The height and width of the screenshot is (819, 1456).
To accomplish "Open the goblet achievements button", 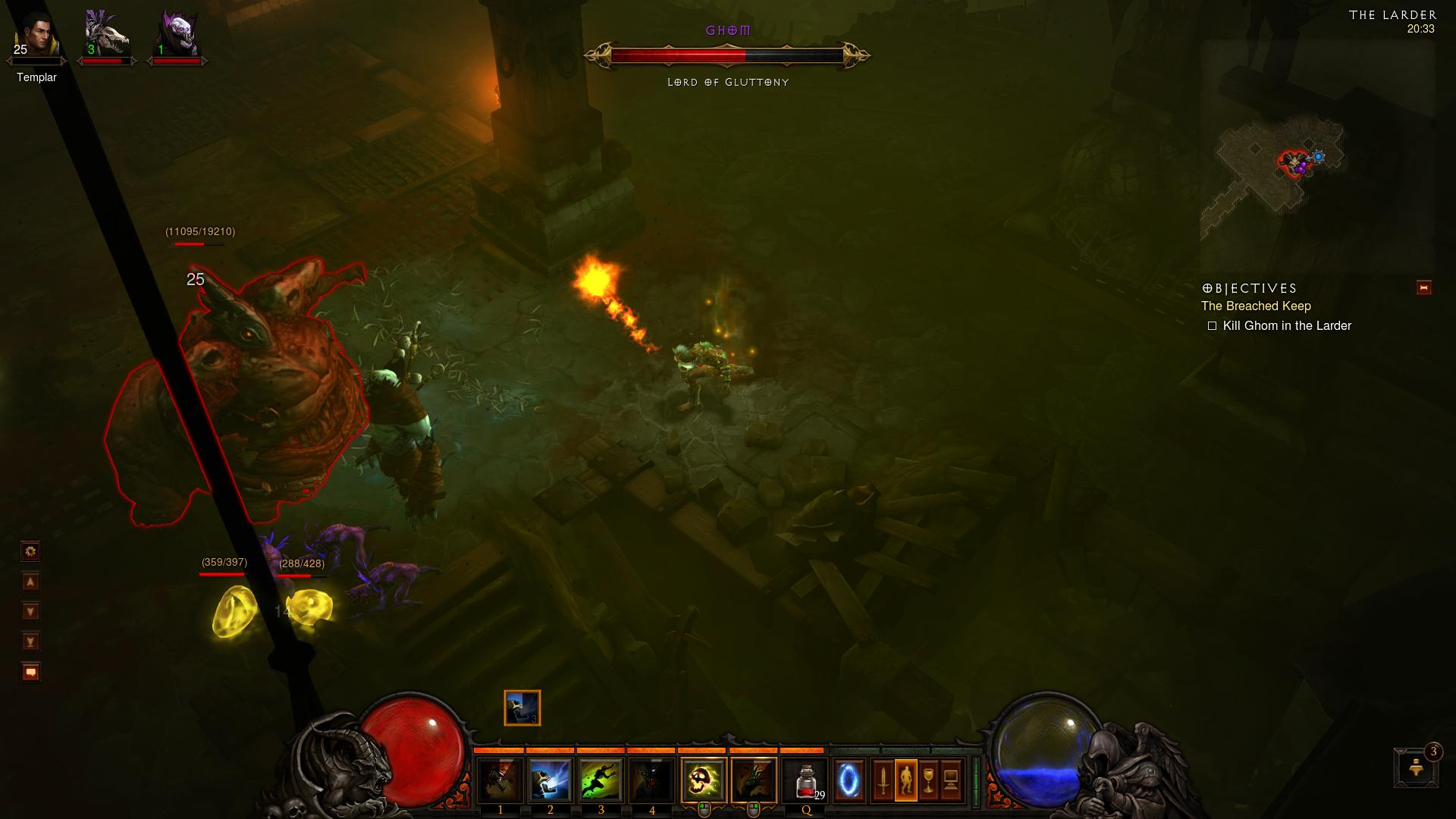I will pyautogui.click(x=928, y=780).
